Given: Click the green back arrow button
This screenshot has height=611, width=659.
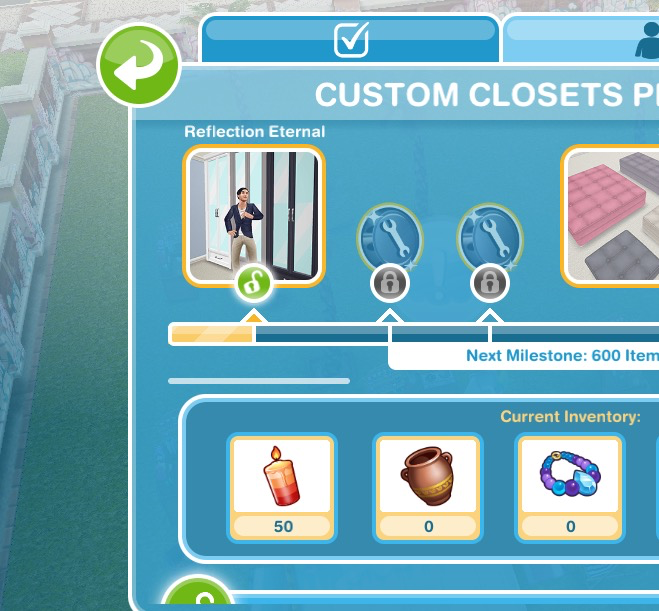Looking at the screenshot, I should pyautogui.click(x=138, y=67).
